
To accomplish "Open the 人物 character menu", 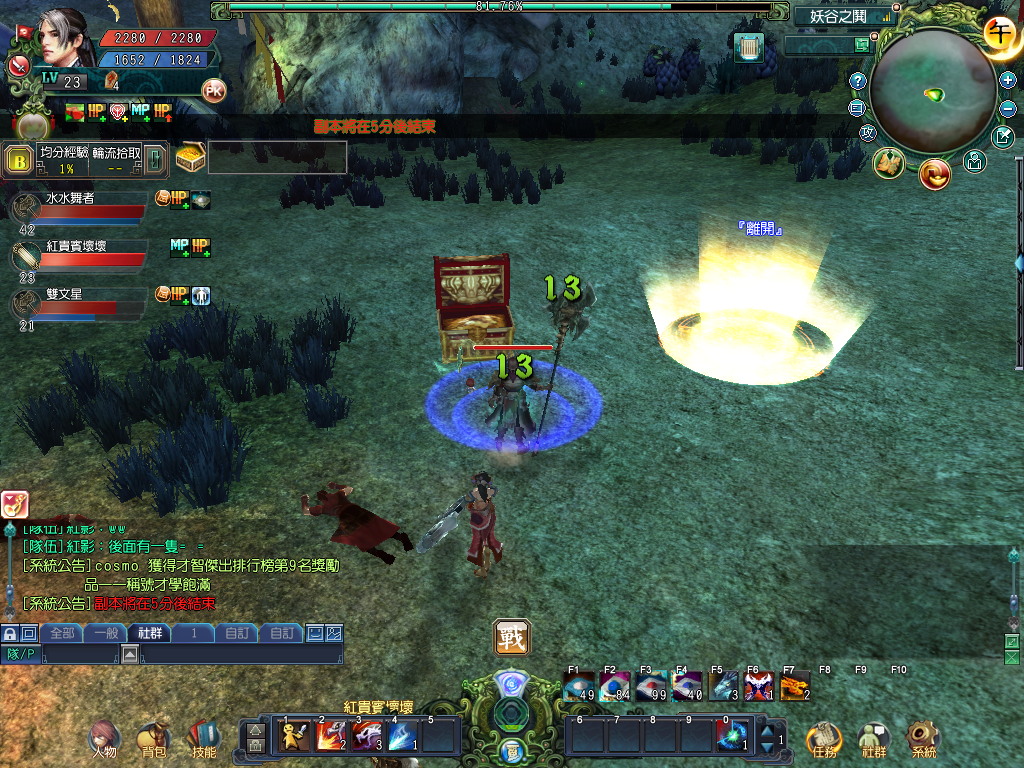I will pos(103,739).
